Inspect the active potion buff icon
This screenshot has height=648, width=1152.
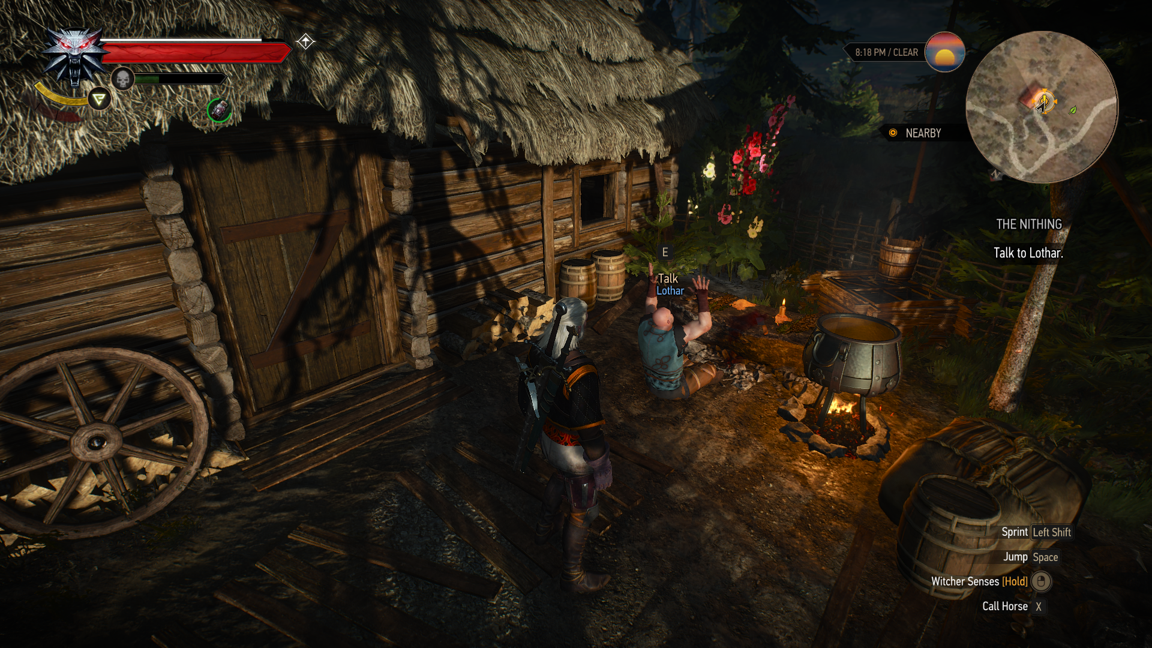coord(219,110)
